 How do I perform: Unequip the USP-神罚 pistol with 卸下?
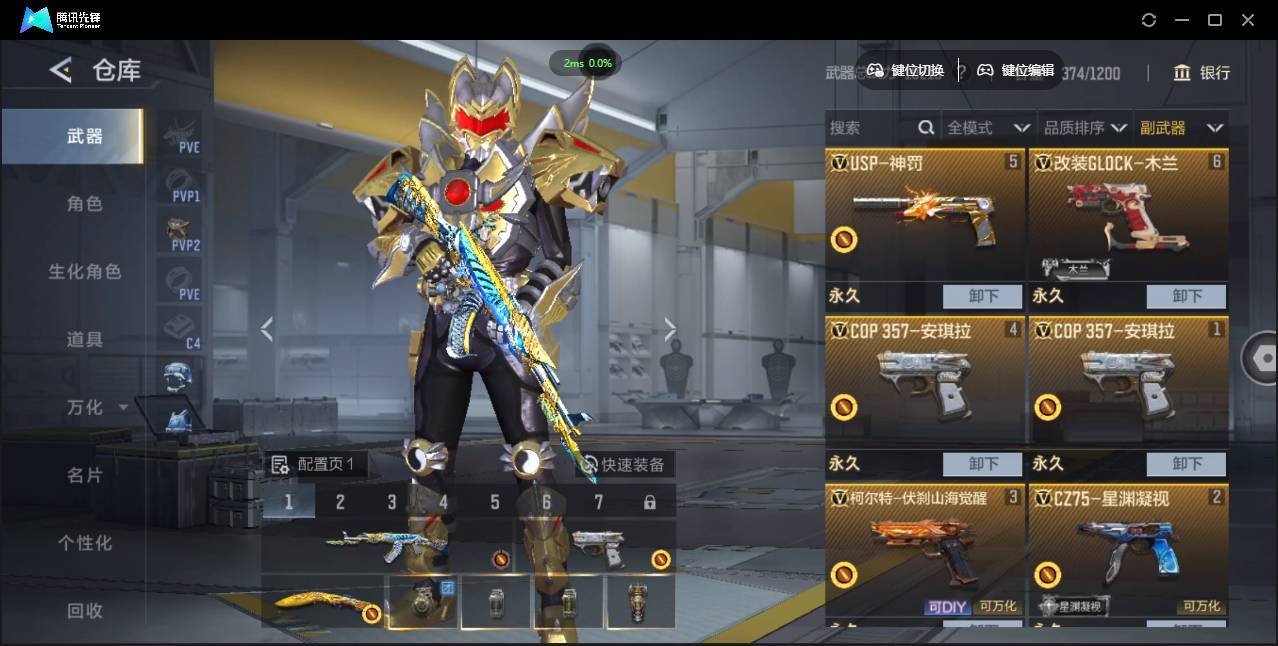point(983,296)
